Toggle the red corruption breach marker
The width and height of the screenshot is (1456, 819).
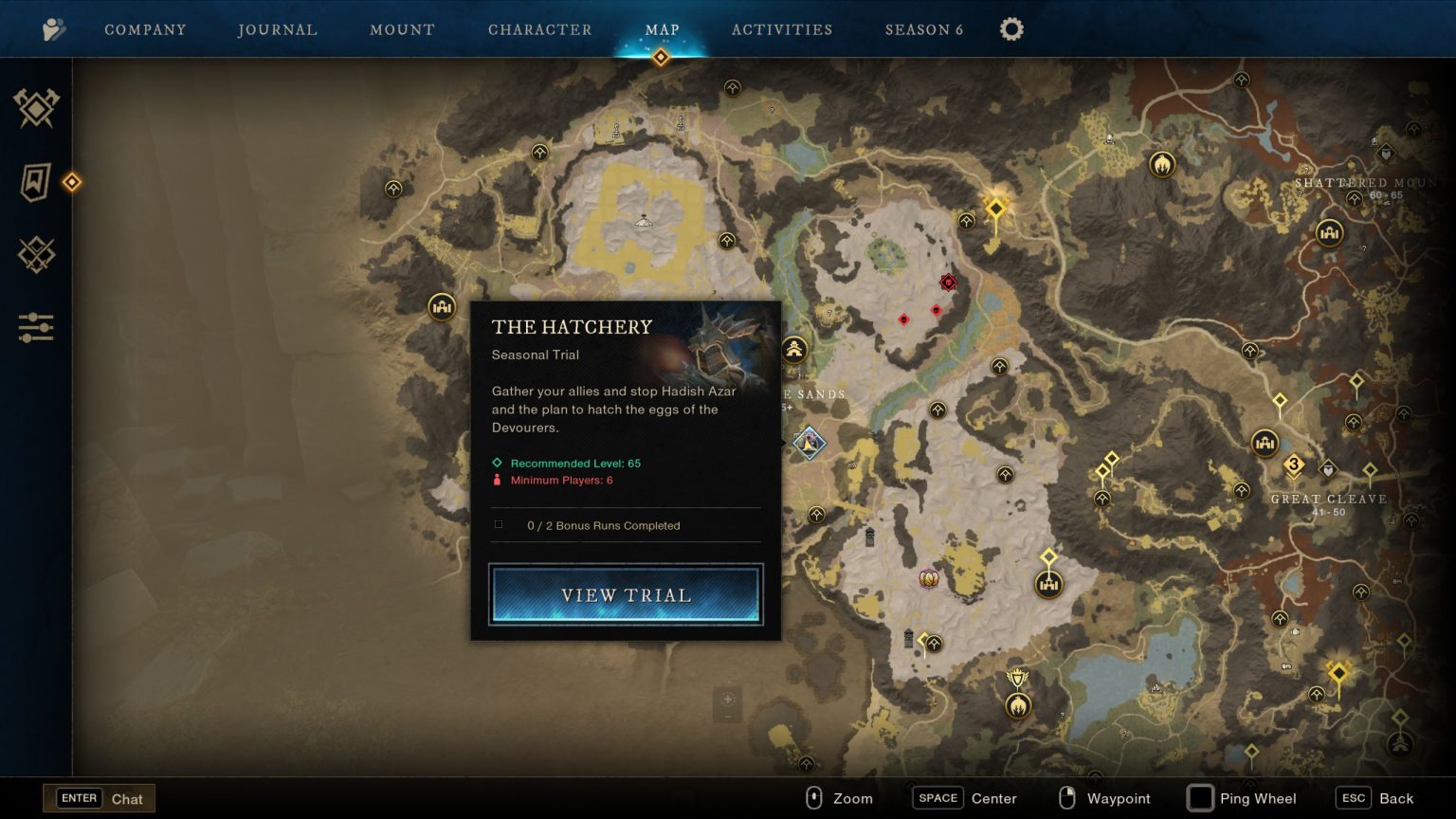(948, 282)
